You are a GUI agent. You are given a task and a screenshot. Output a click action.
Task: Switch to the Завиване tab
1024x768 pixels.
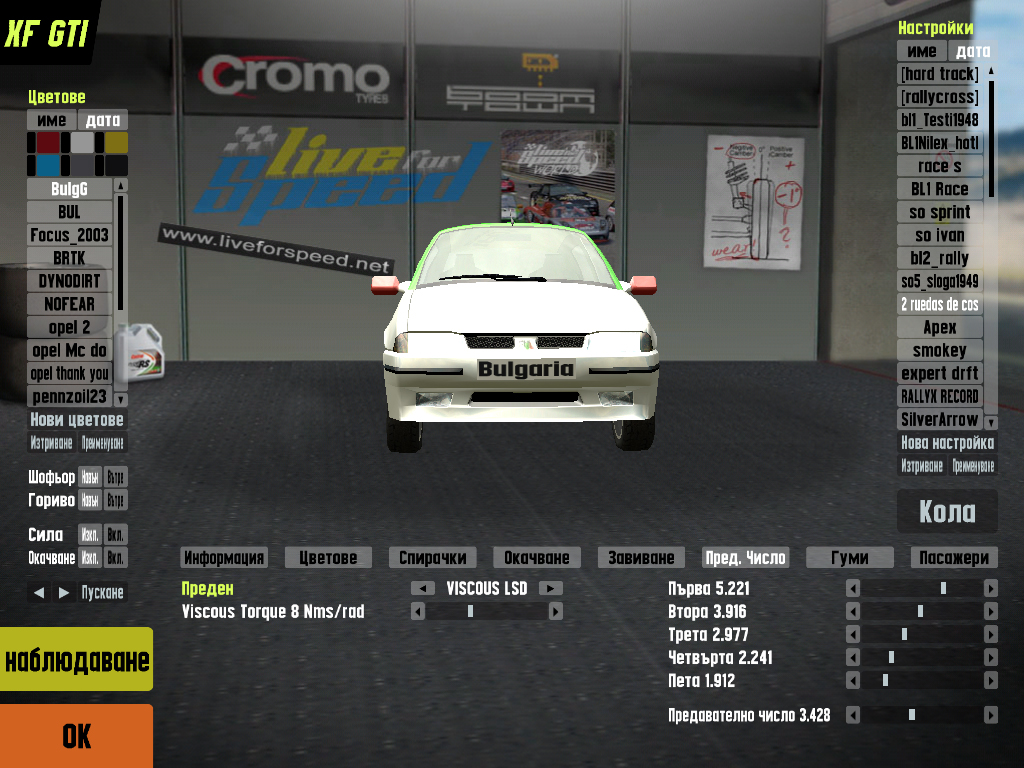coord(641,558)
